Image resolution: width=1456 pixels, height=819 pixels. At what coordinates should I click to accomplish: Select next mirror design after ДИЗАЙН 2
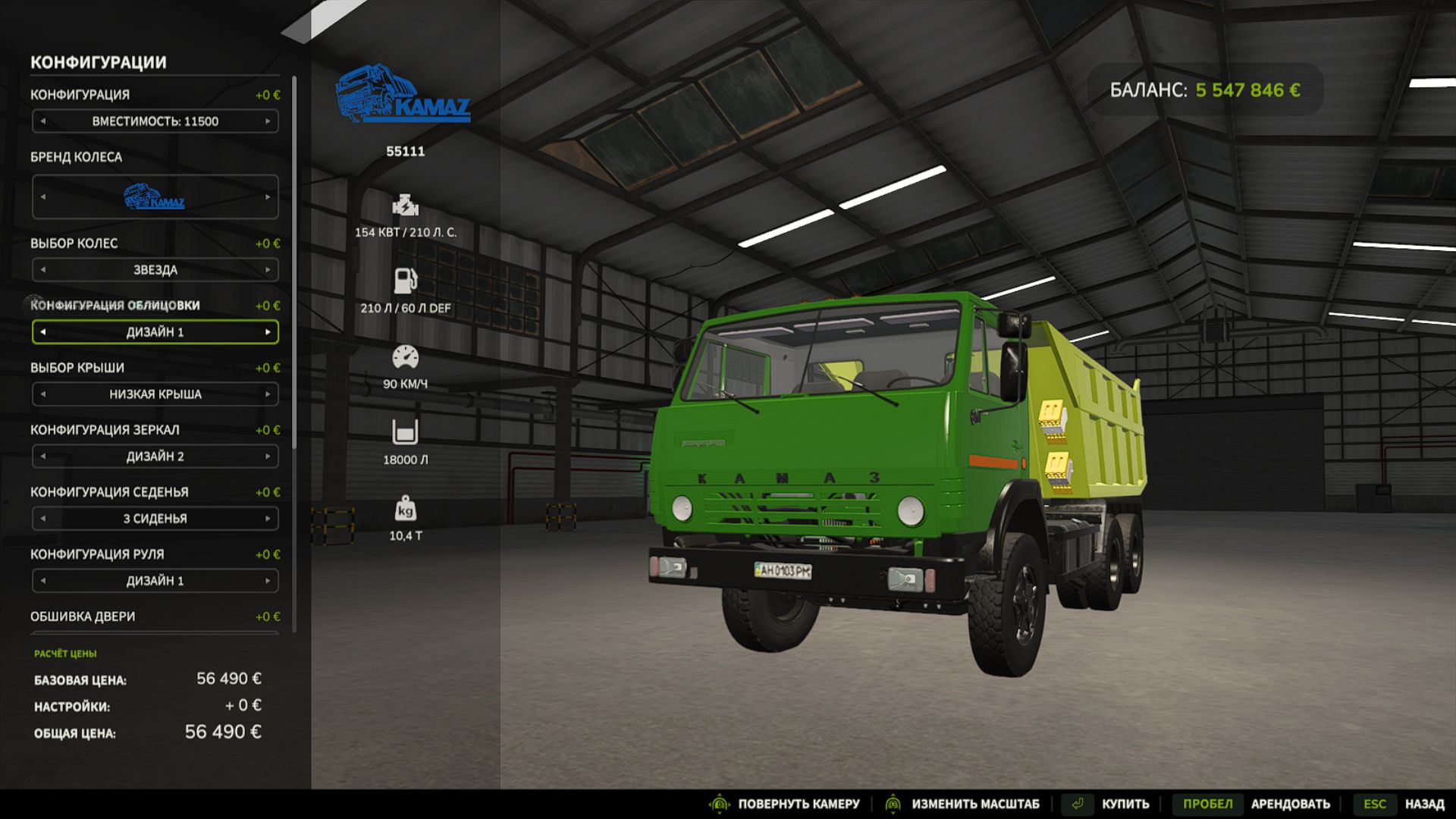269,457
